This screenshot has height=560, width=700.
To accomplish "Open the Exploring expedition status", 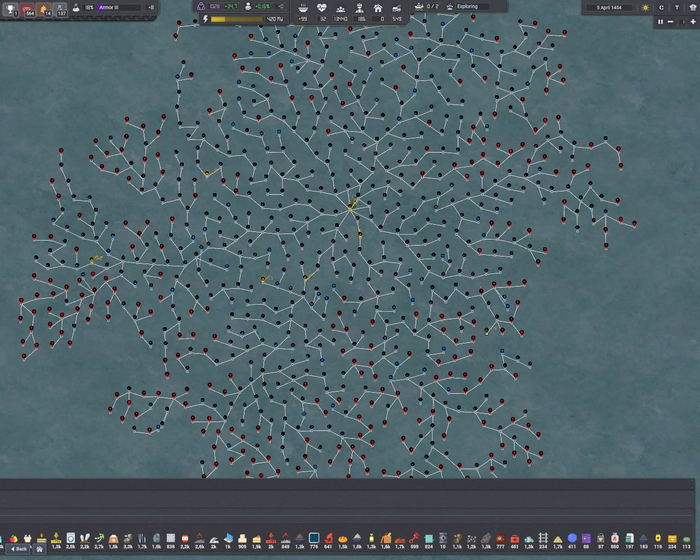I will tap(478, 7).
